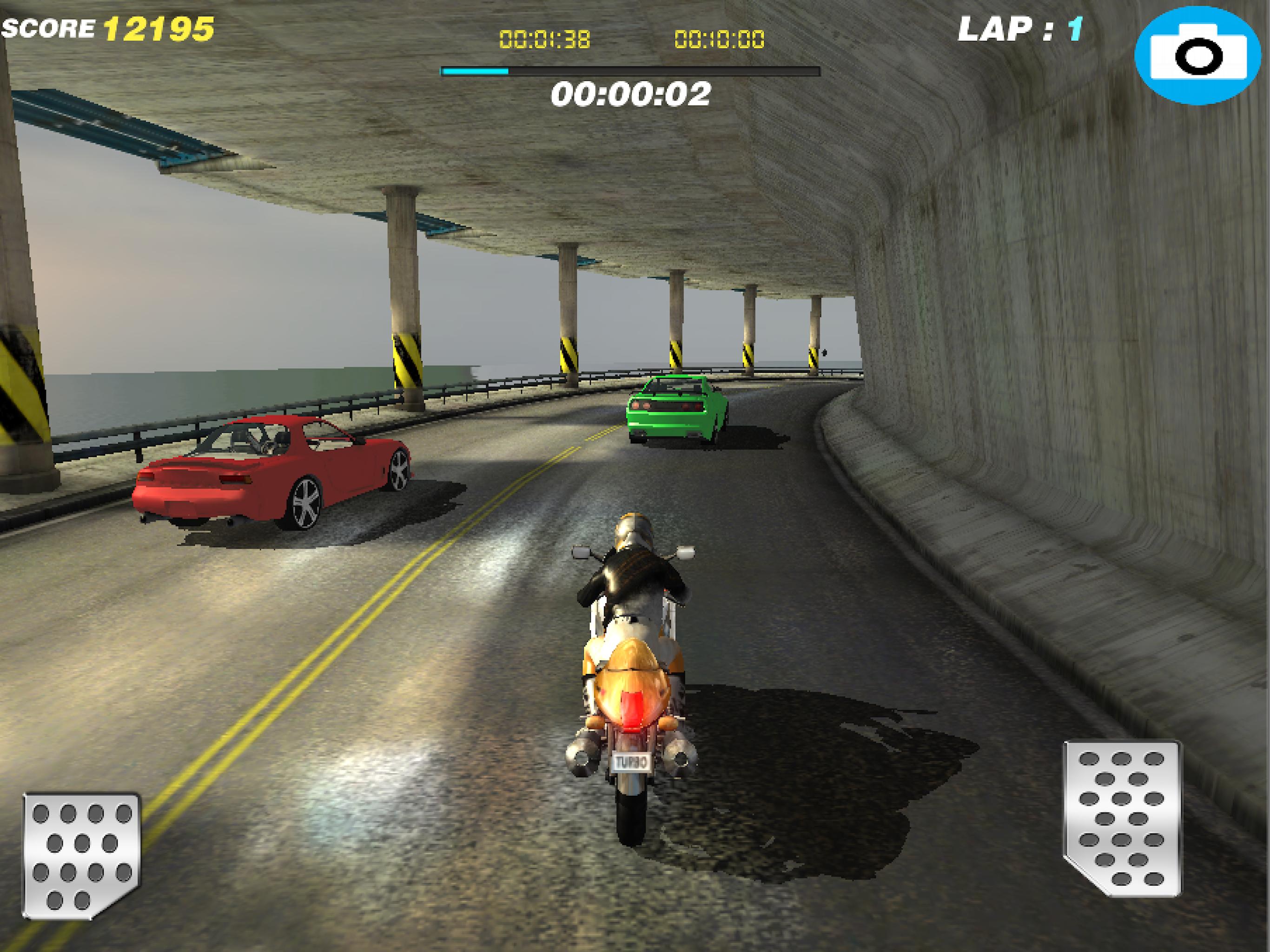1270x952 pixels.
Task: Tap the blue camera view button
Action: click(x=1199, y=56)
